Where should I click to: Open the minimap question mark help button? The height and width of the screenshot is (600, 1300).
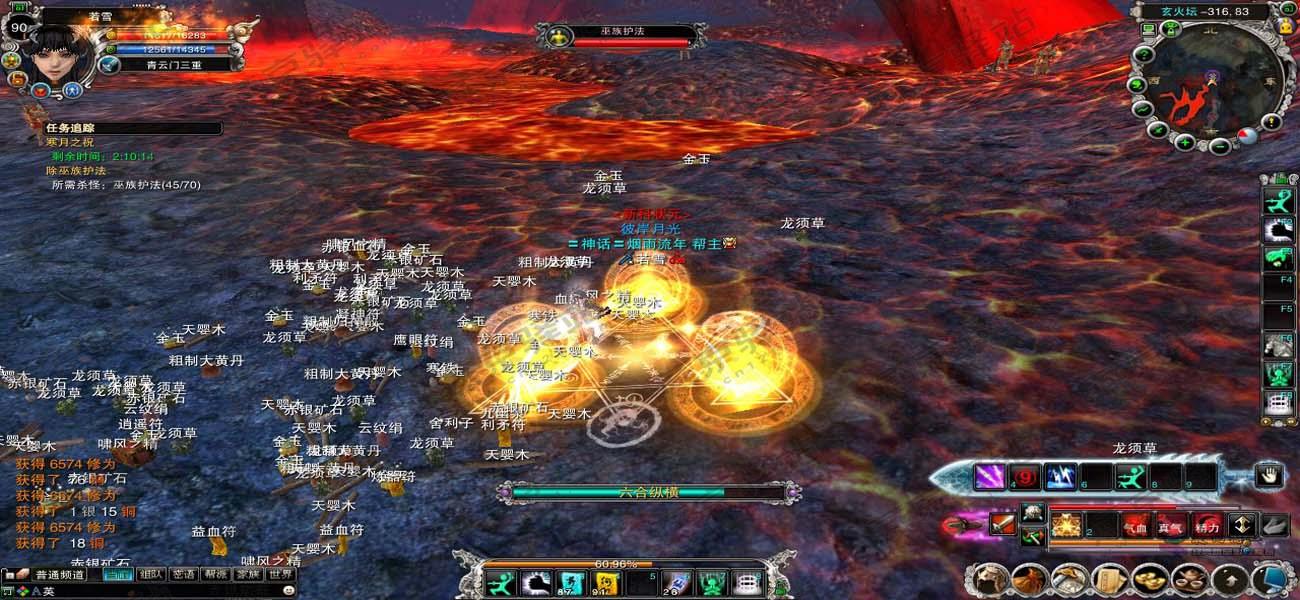click(1272, 122)
